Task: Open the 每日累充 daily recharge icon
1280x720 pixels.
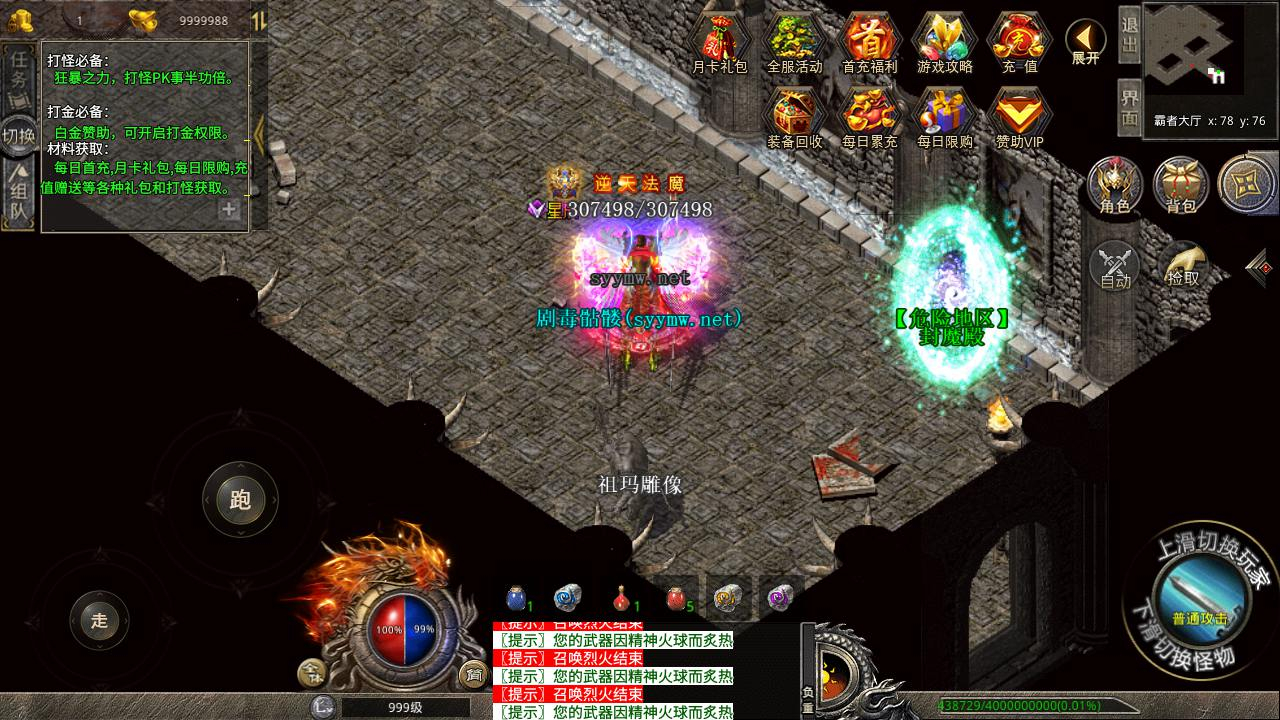Action: coord(869,116)
